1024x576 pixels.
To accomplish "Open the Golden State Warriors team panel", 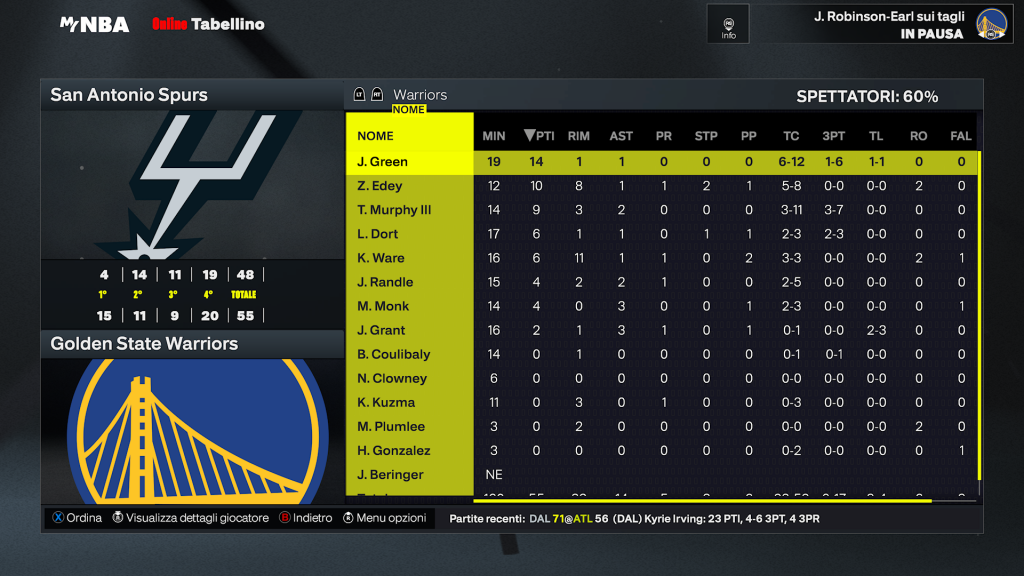I will coord(192,344).
